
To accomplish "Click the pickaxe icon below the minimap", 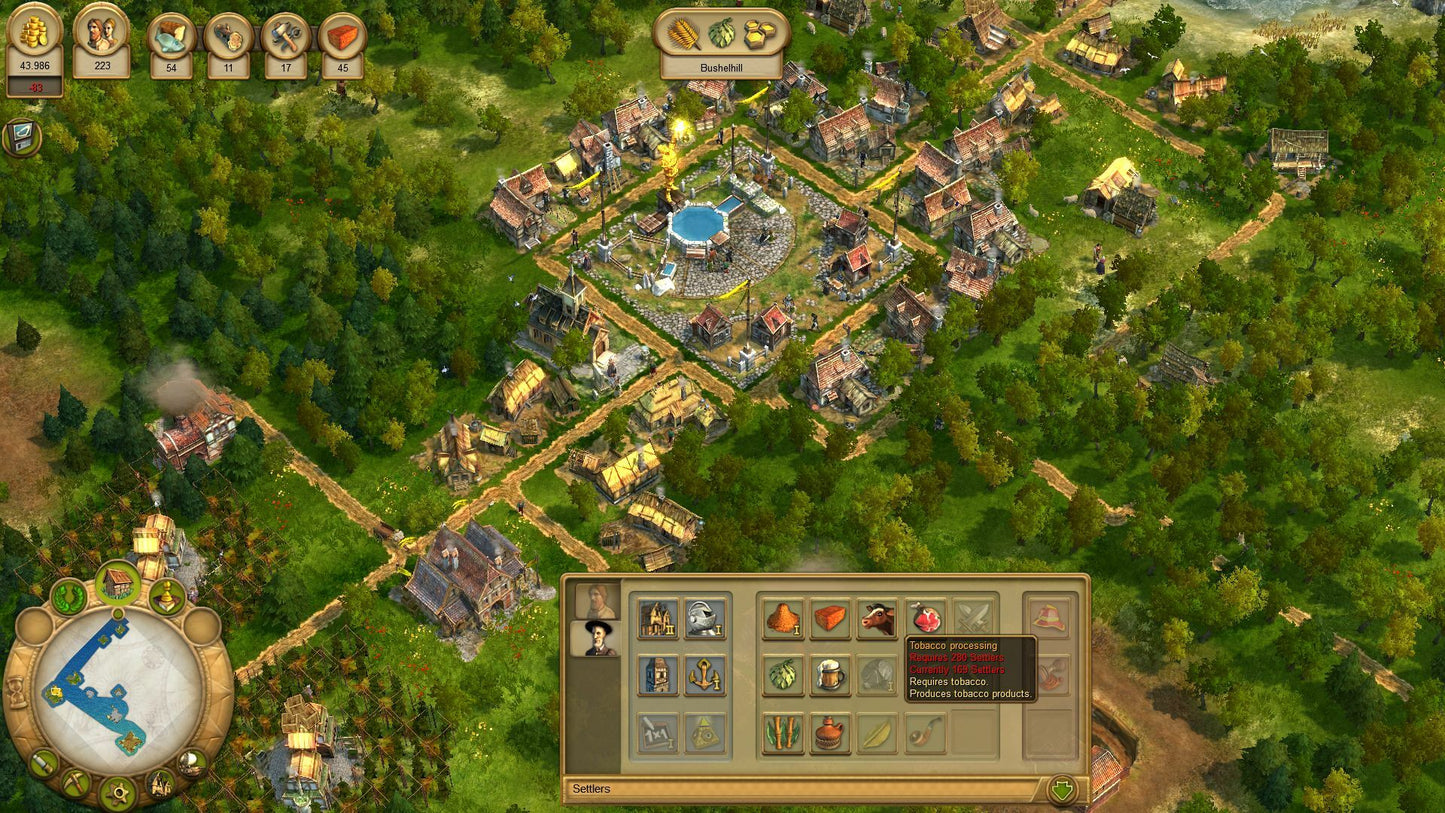I will pyautogui.click(x=75, y=781).
